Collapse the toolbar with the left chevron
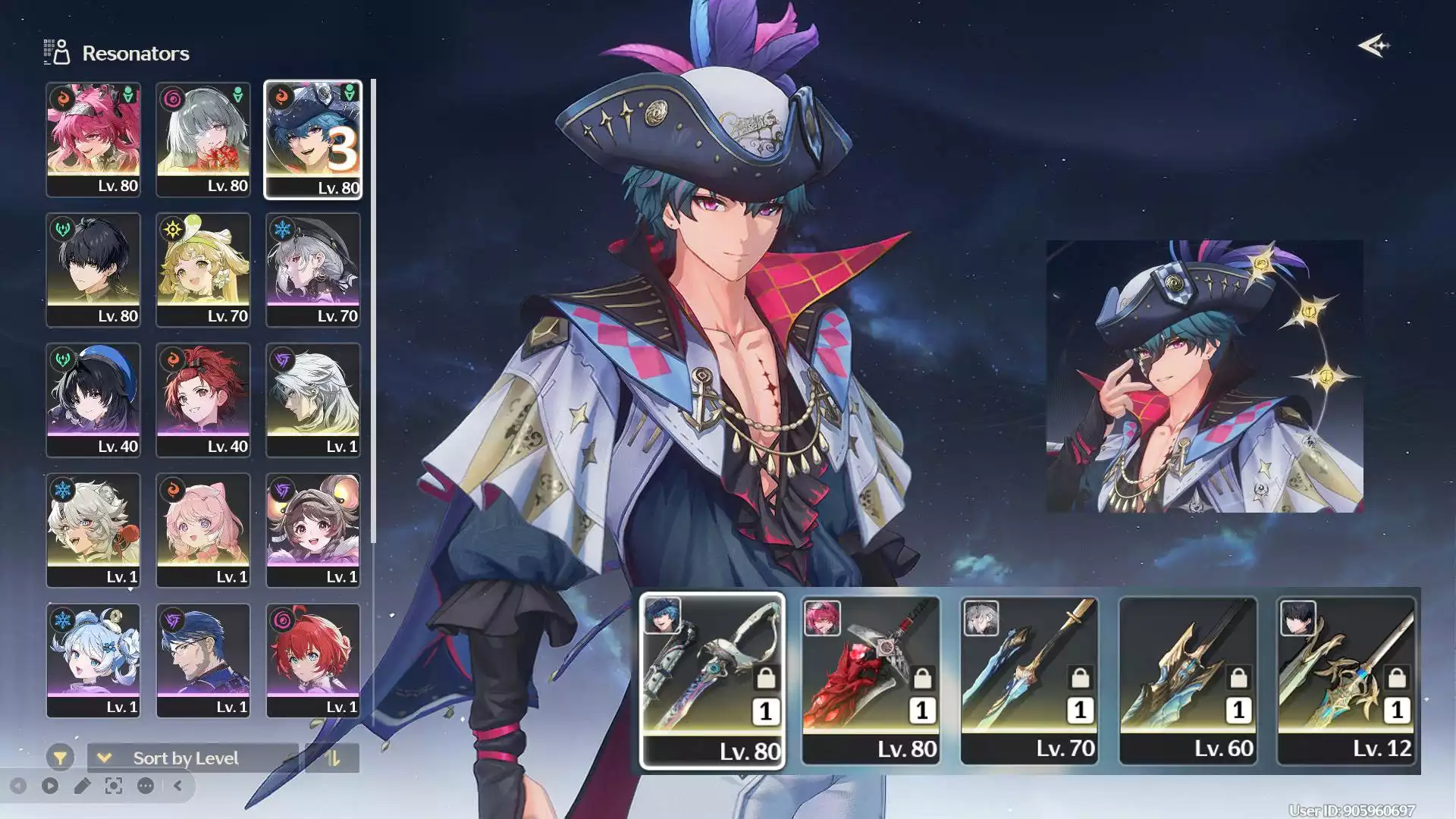 (177, 784)
